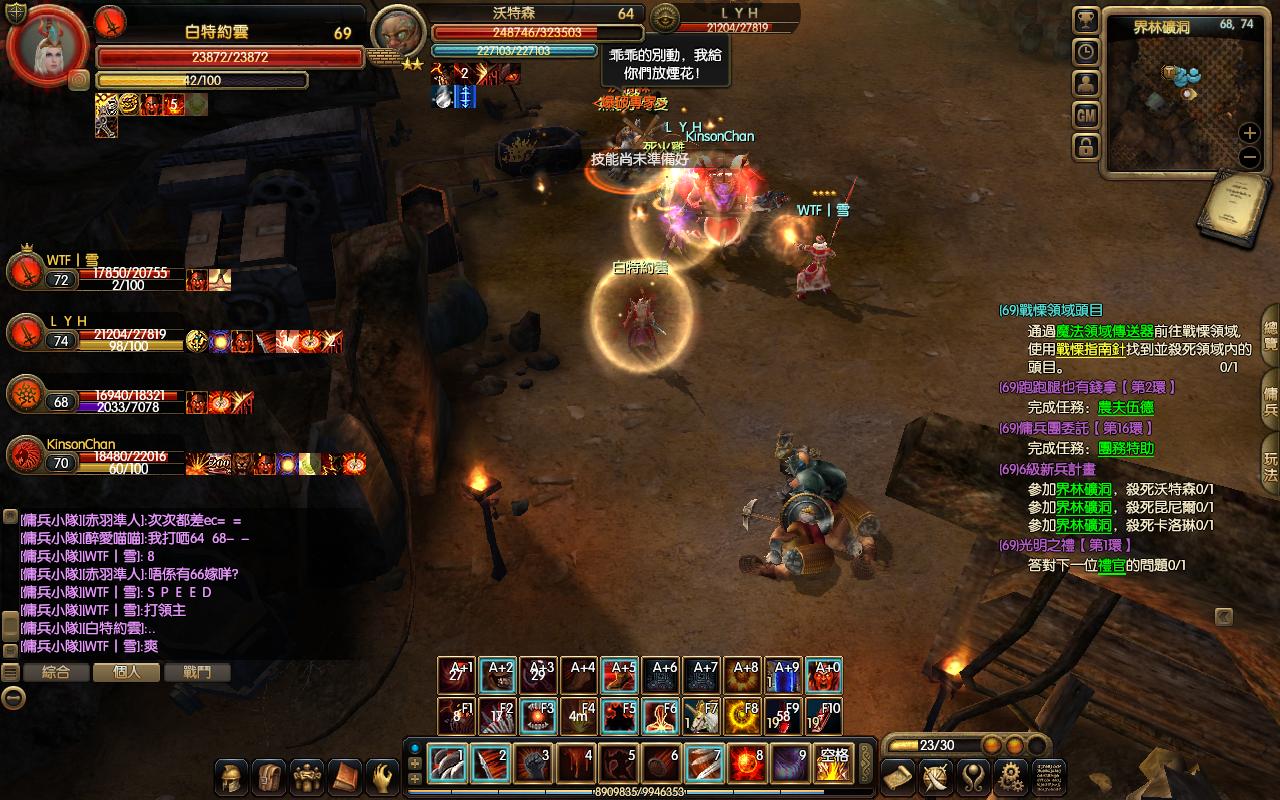Switch to the 戰鬥 chat tab
Screen dimensions: 1280x800
tap(197, 673)
